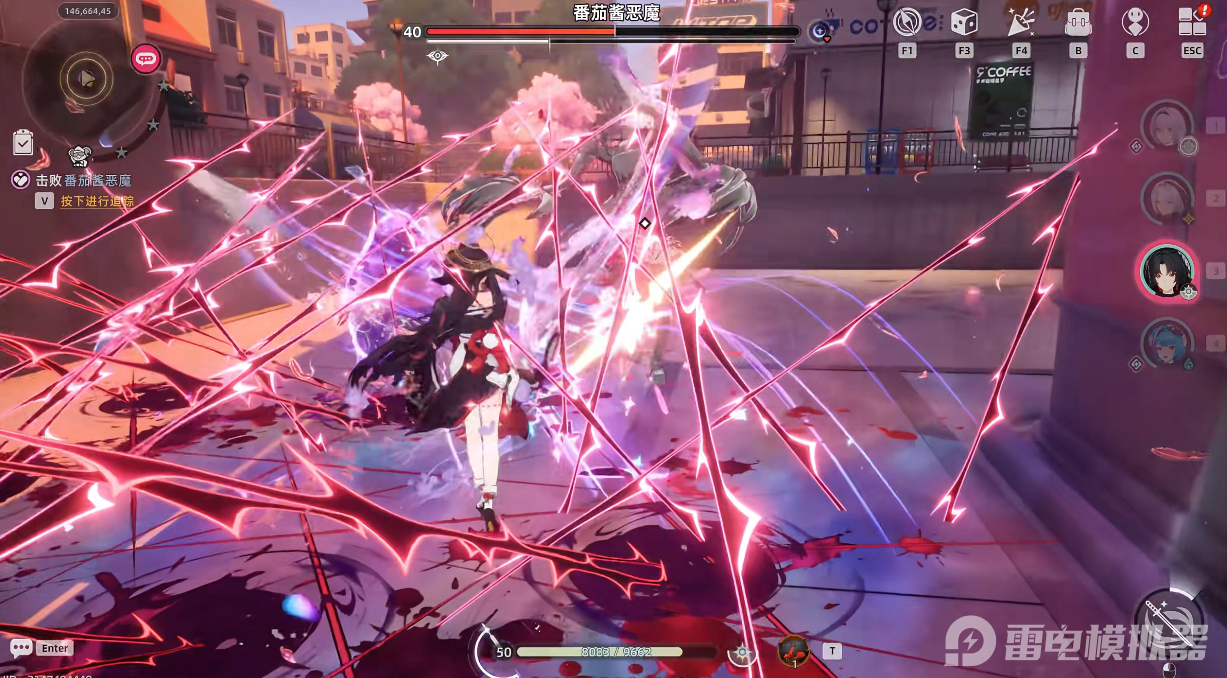Open the dice icon menu

tap(964, 22)
